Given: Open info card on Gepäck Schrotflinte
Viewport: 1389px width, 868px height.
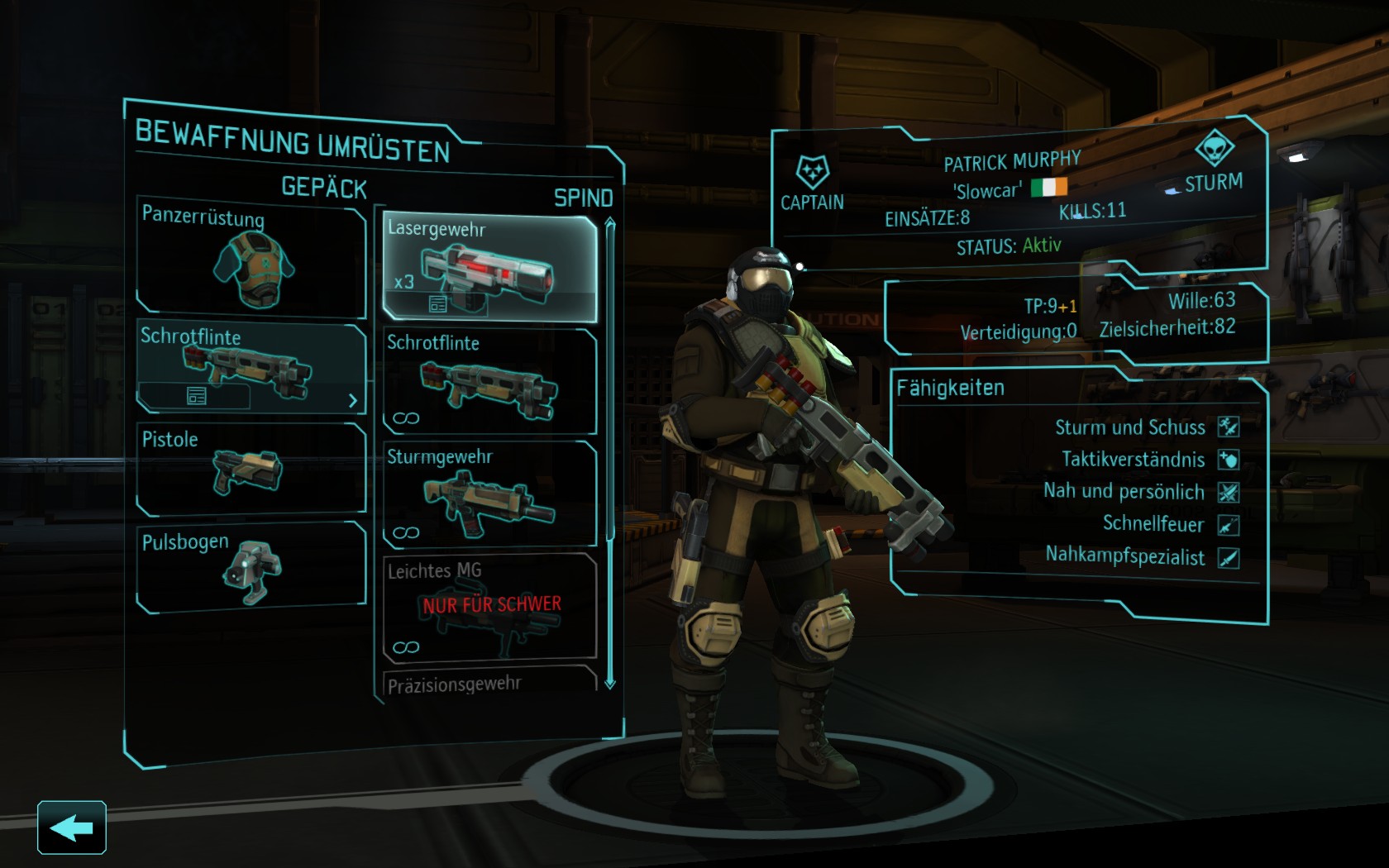Looking at the screenshot, I should 196,397.
